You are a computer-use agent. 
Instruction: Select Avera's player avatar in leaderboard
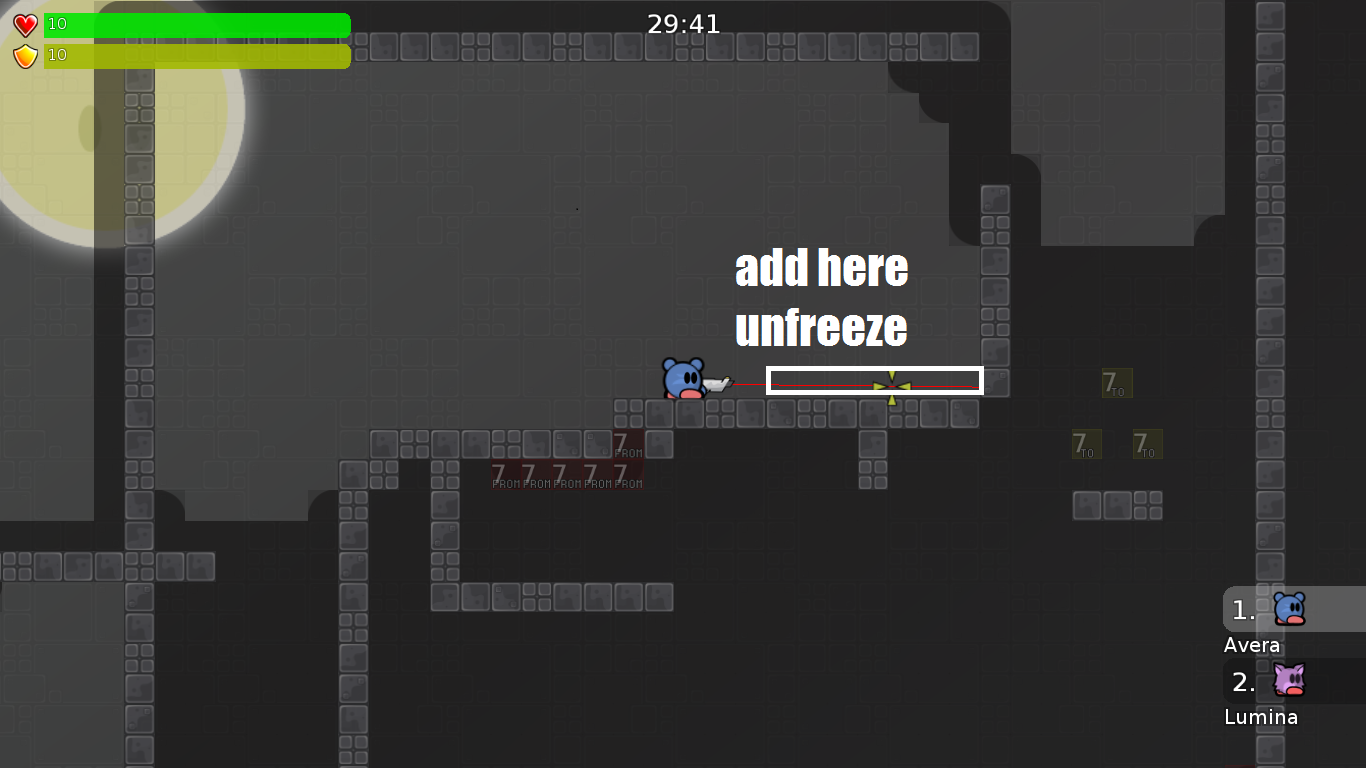click(x=1290, y=608)
